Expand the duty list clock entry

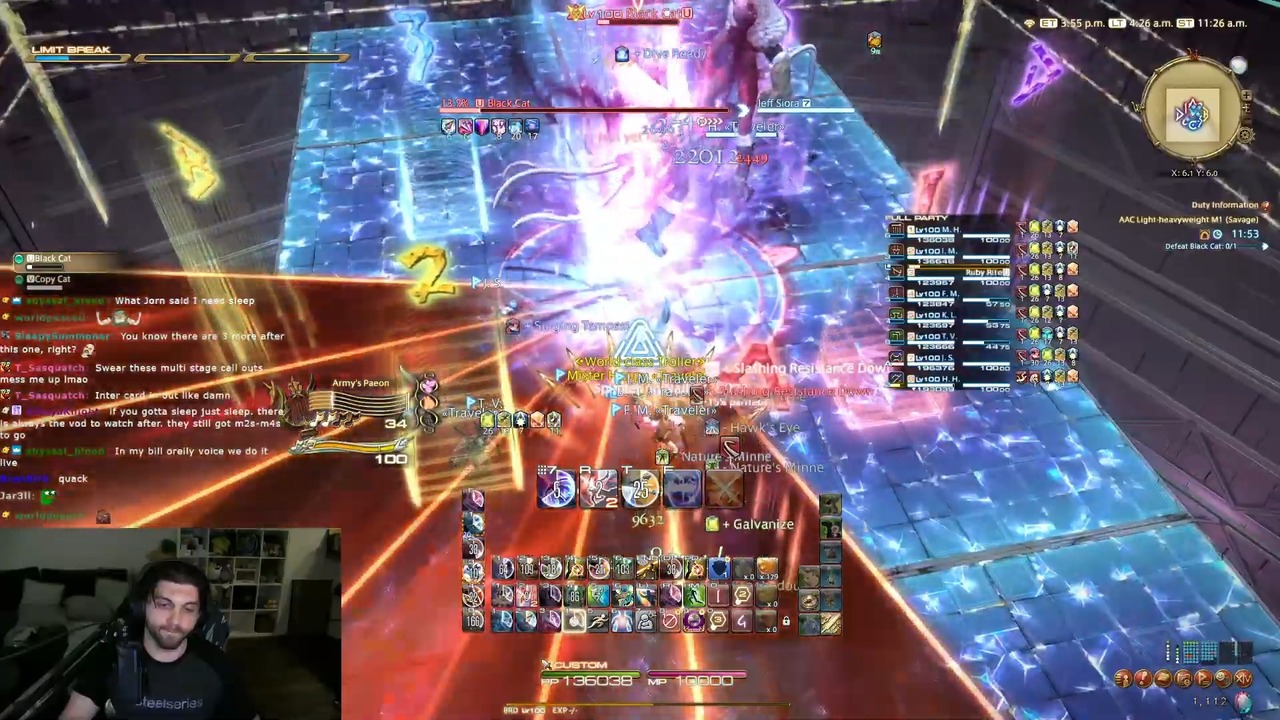tap(1218, 234)
